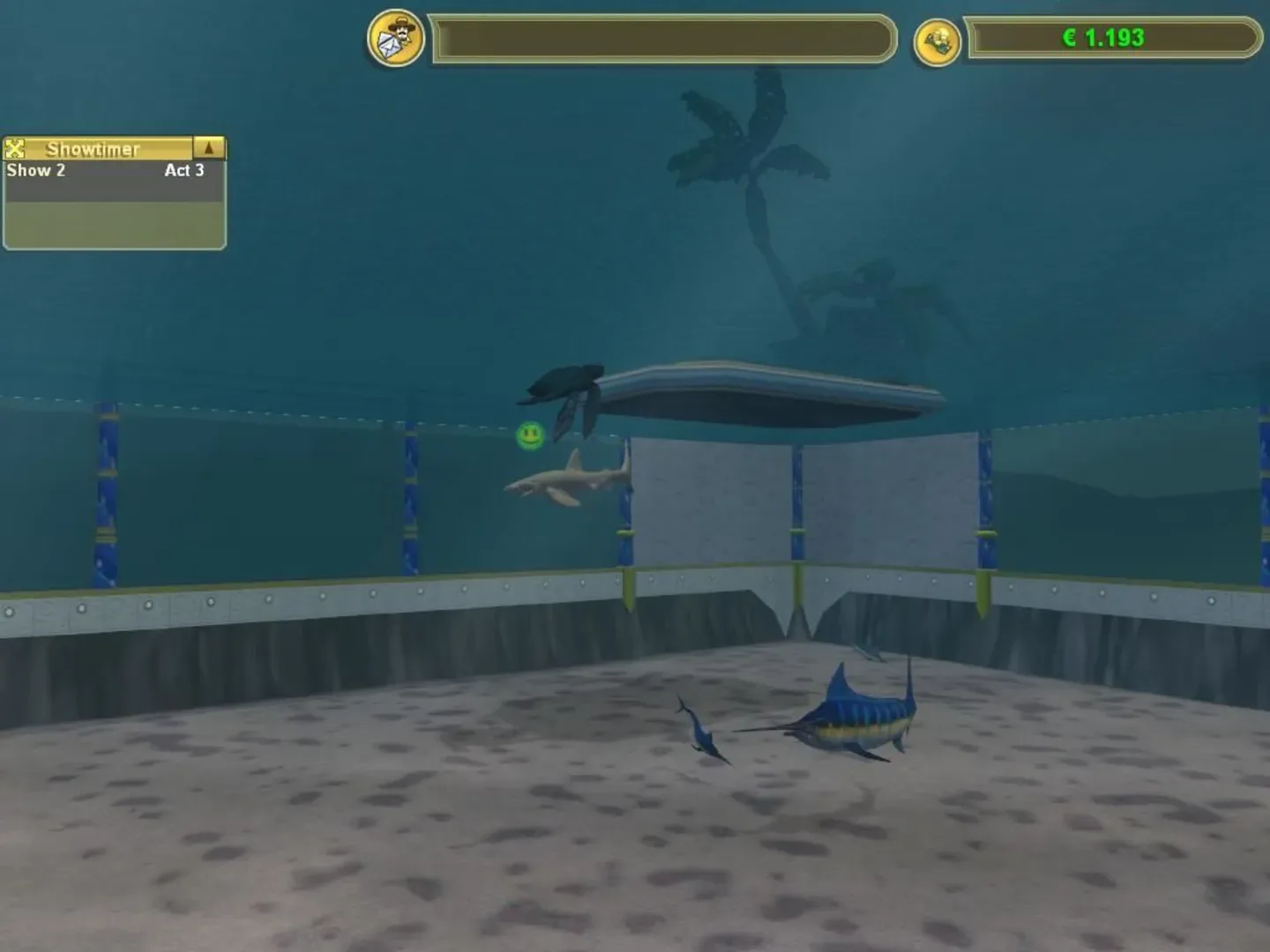Screen dimensions: 1270x952
Task: Select the green smiley mood indicator above the shark
Action: click(530, 434)
